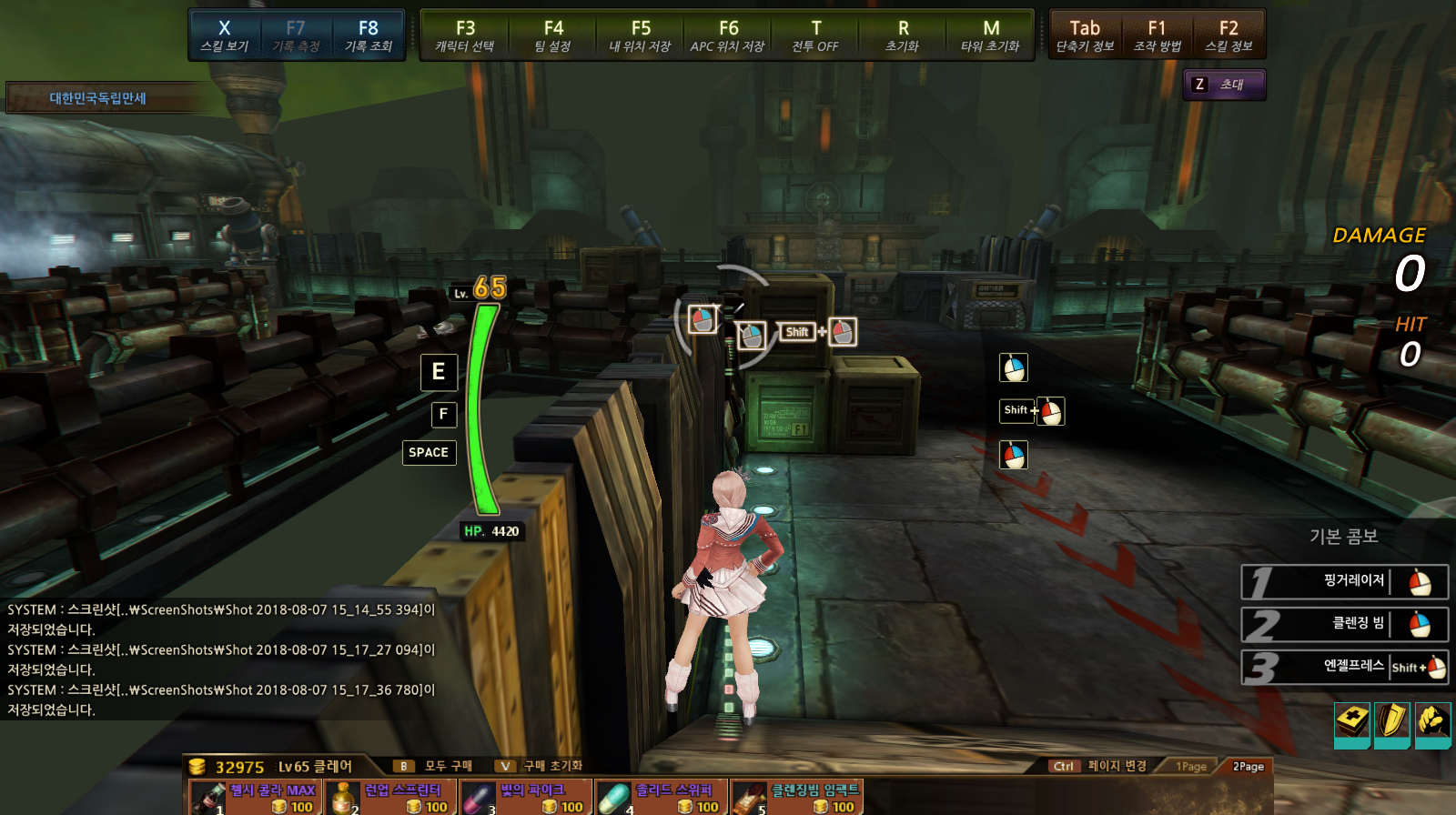Buy the 클렌징빔 임팩트 item

pos(797,798)
